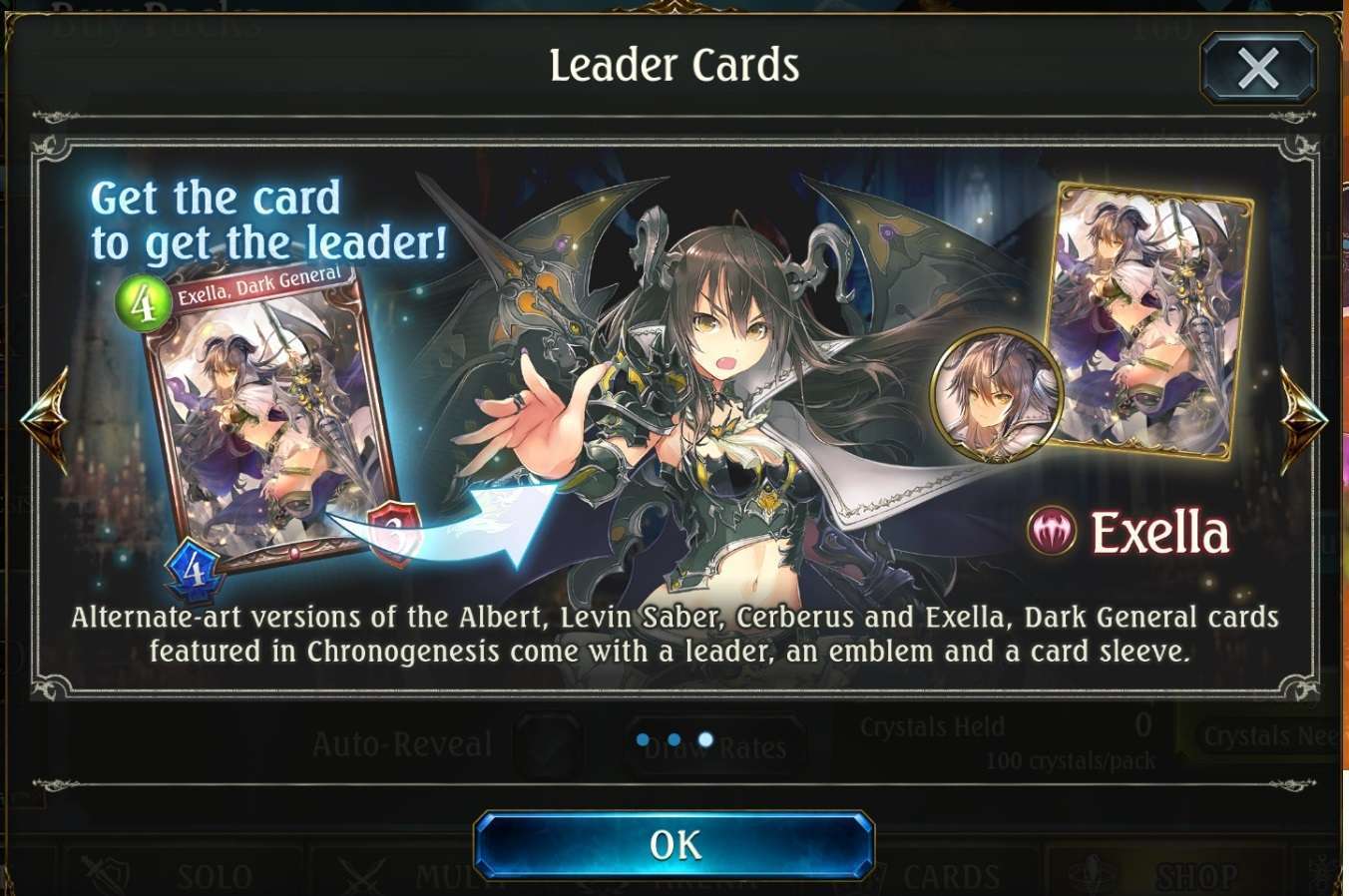Go to the previous leader card slide
This screenshot has height=896, width=1349.
45,420
